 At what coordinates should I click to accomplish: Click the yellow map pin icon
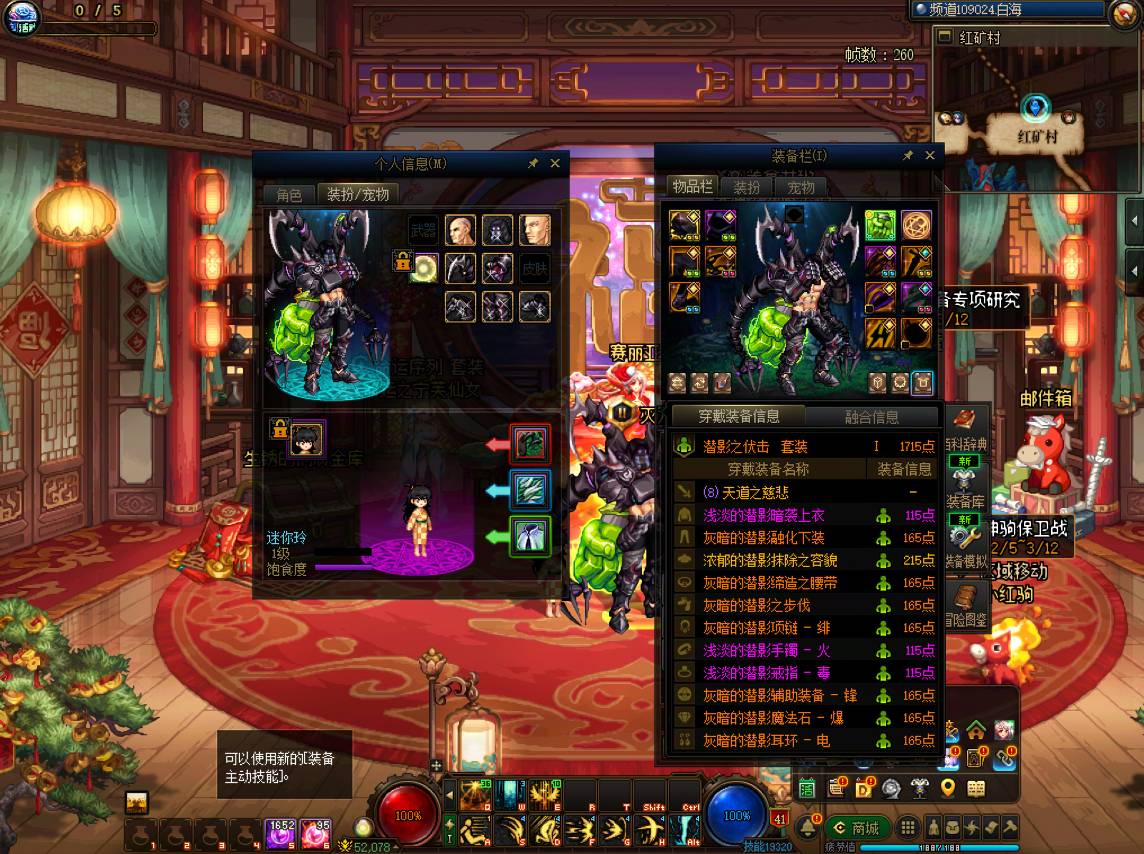pos(948,789)
